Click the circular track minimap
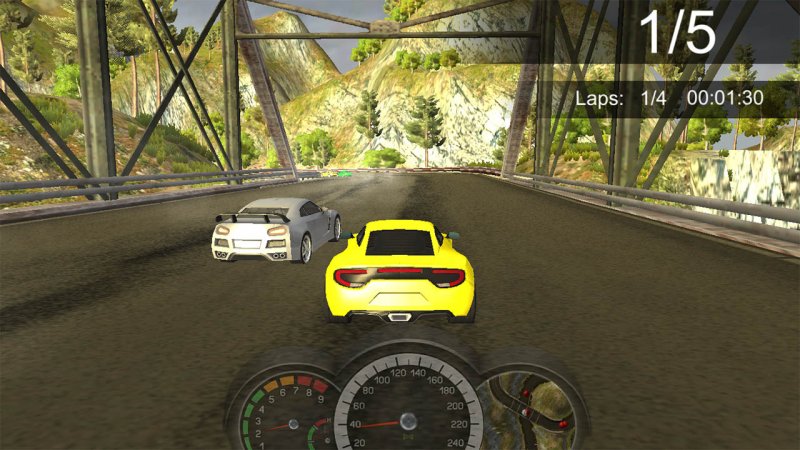Viewport: 800px width, 450px height. pos(529,410)
